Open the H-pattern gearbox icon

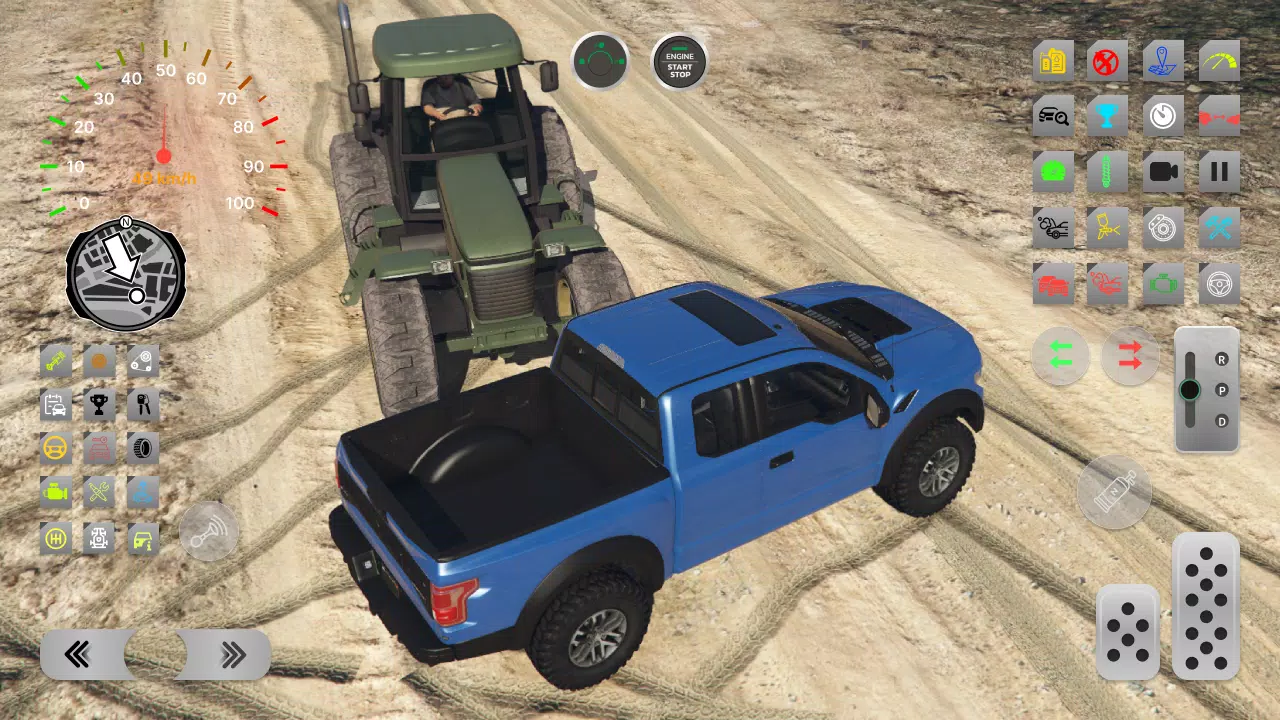(x=56, y=538)
